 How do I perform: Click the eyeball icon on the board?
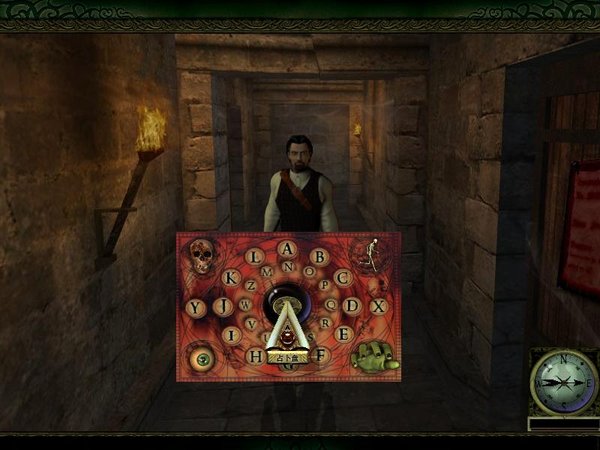coord(201,357)
